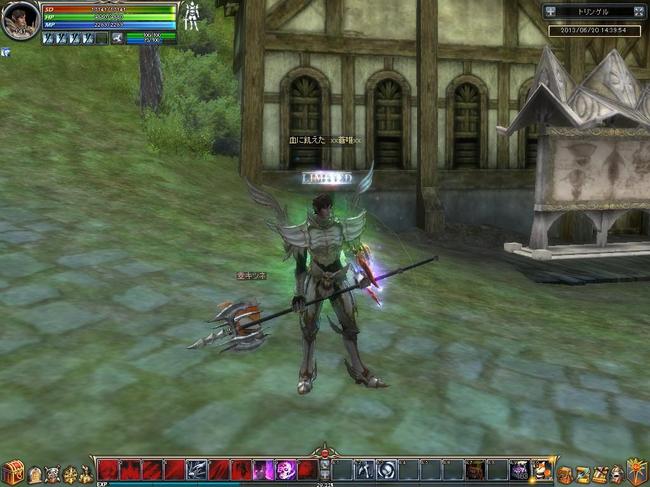Select the dark brown mask hotbar item
Screen dimensions: 650x487
pyautogui.click(x=475, y=469)
